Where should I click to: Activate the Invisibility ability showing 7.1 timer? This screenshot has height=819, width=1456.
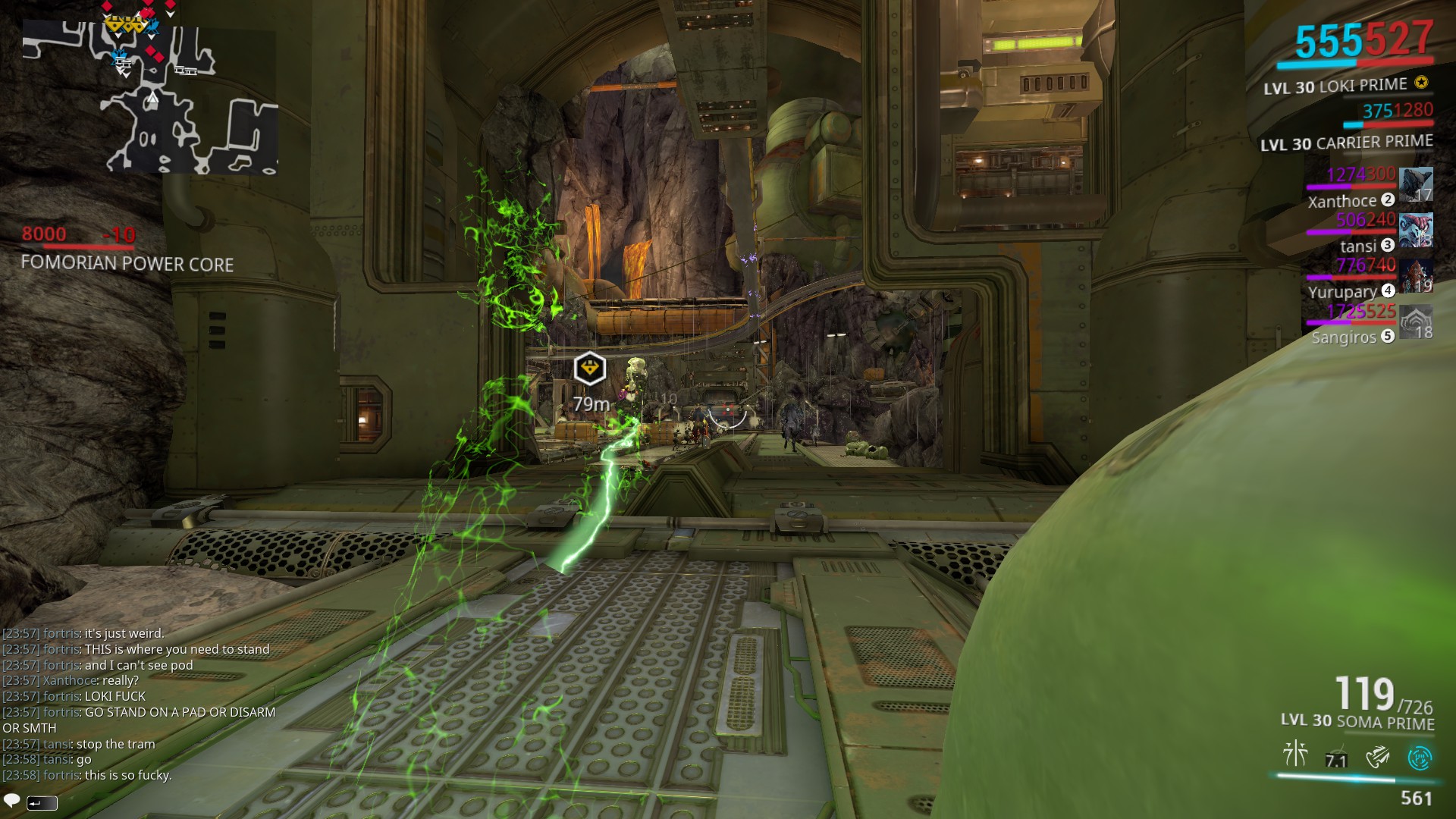[x=1336, y=757]
